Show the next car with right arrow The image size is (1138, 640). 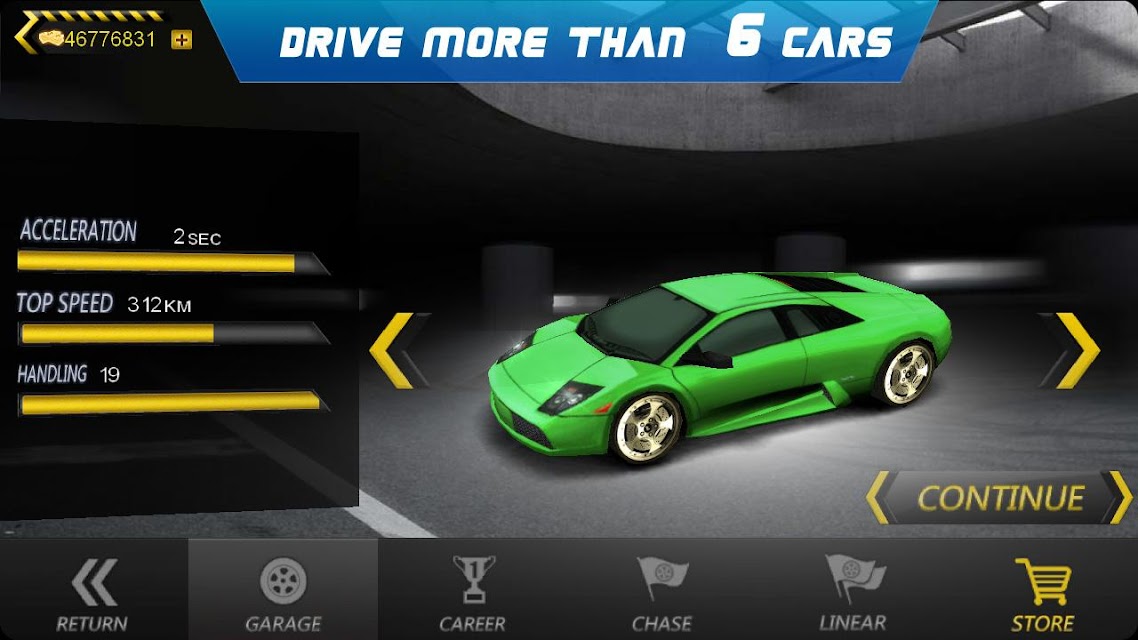pyautogui.click(x=1072, y=350)
